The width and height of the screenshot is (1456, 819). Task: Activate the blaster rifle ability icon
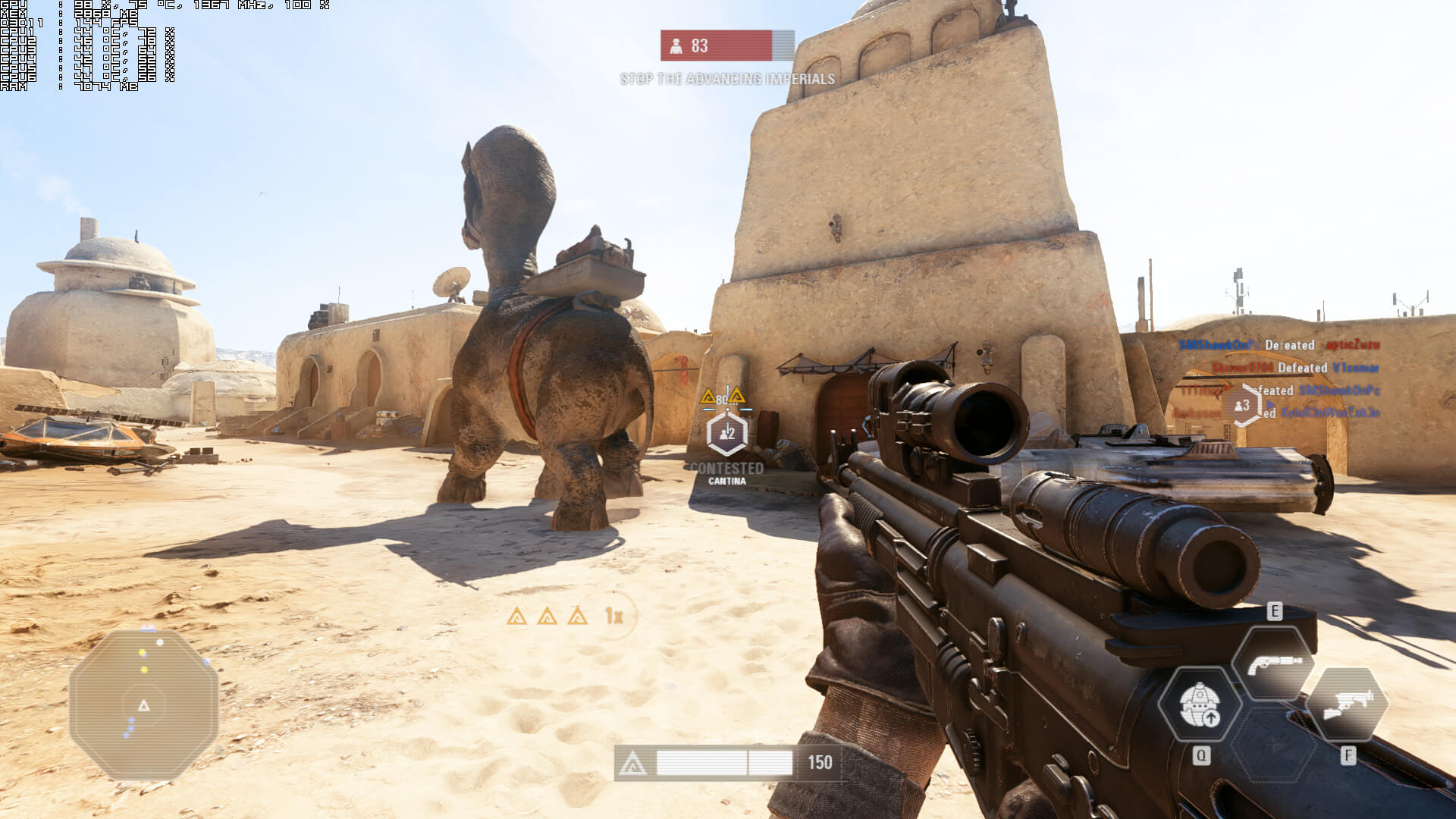point(1347,704)
